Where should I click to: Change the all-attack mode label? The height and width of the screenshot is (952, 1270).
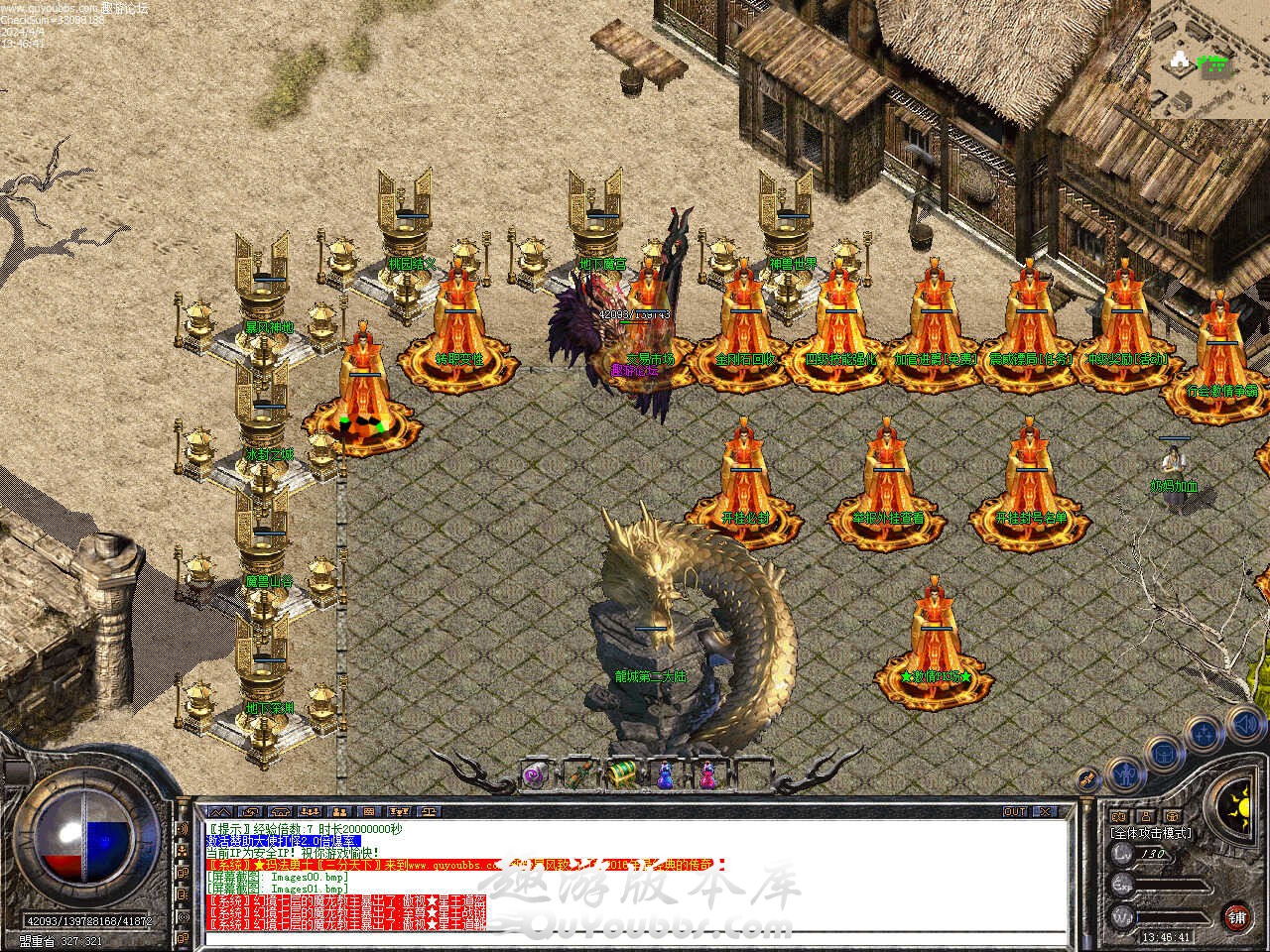click(x=1150, y=833)
